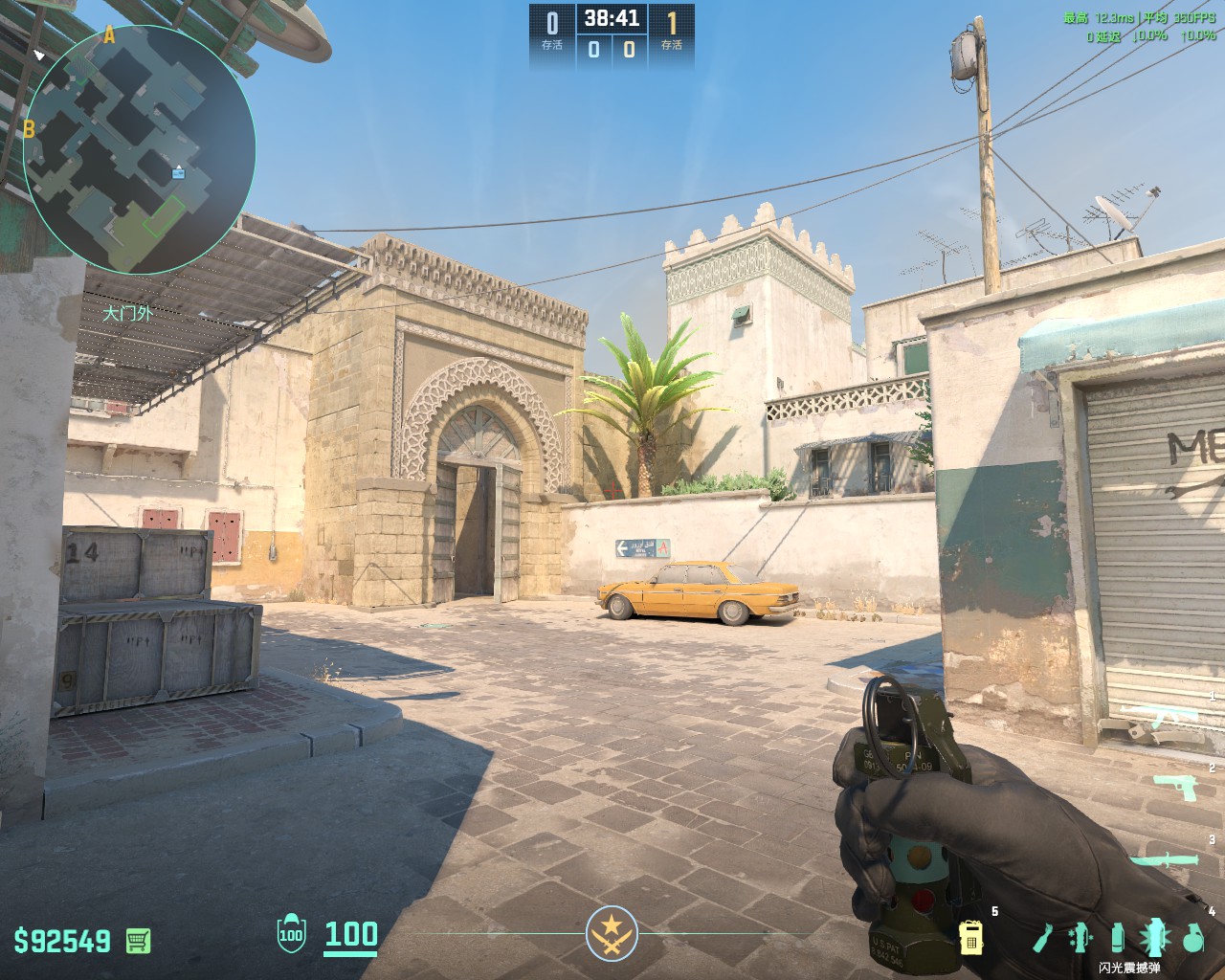Select the C4 bomb icon

pyautogui.click(x=971, y=939)
